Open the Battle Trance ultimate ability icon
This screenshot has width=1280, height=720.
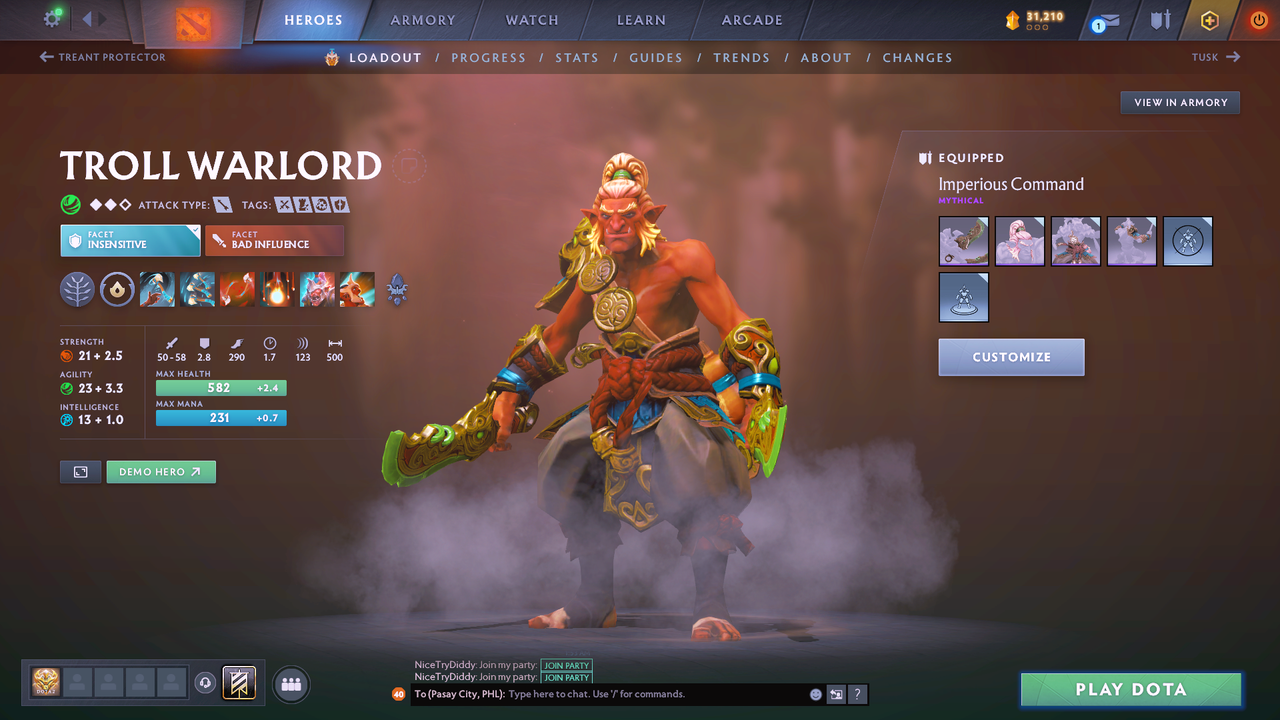[x=317, y=289]
